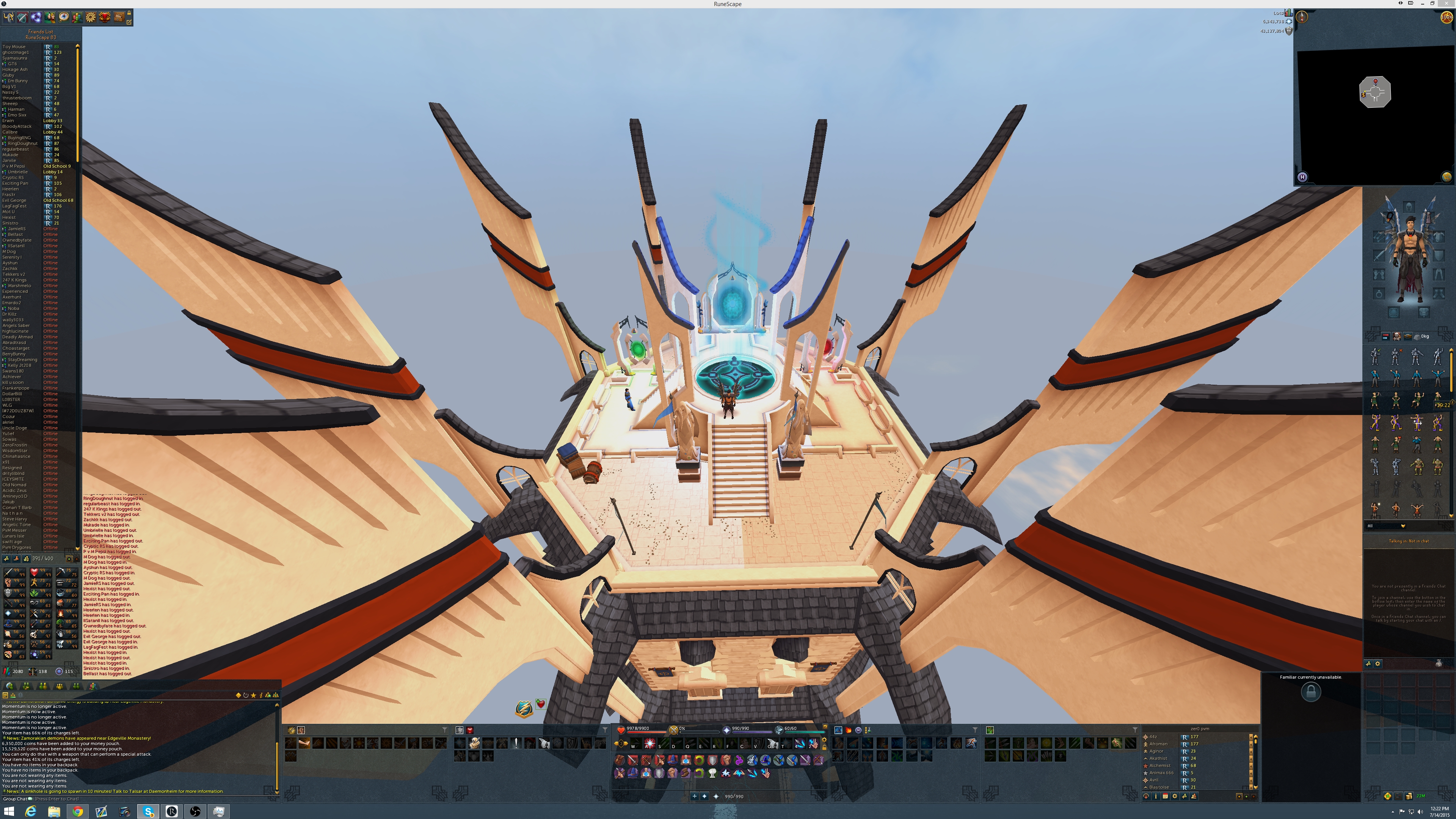1456x819 pixels.
Task: Click the quick-prayer plus button on the action bar
Action: point(695,796)
